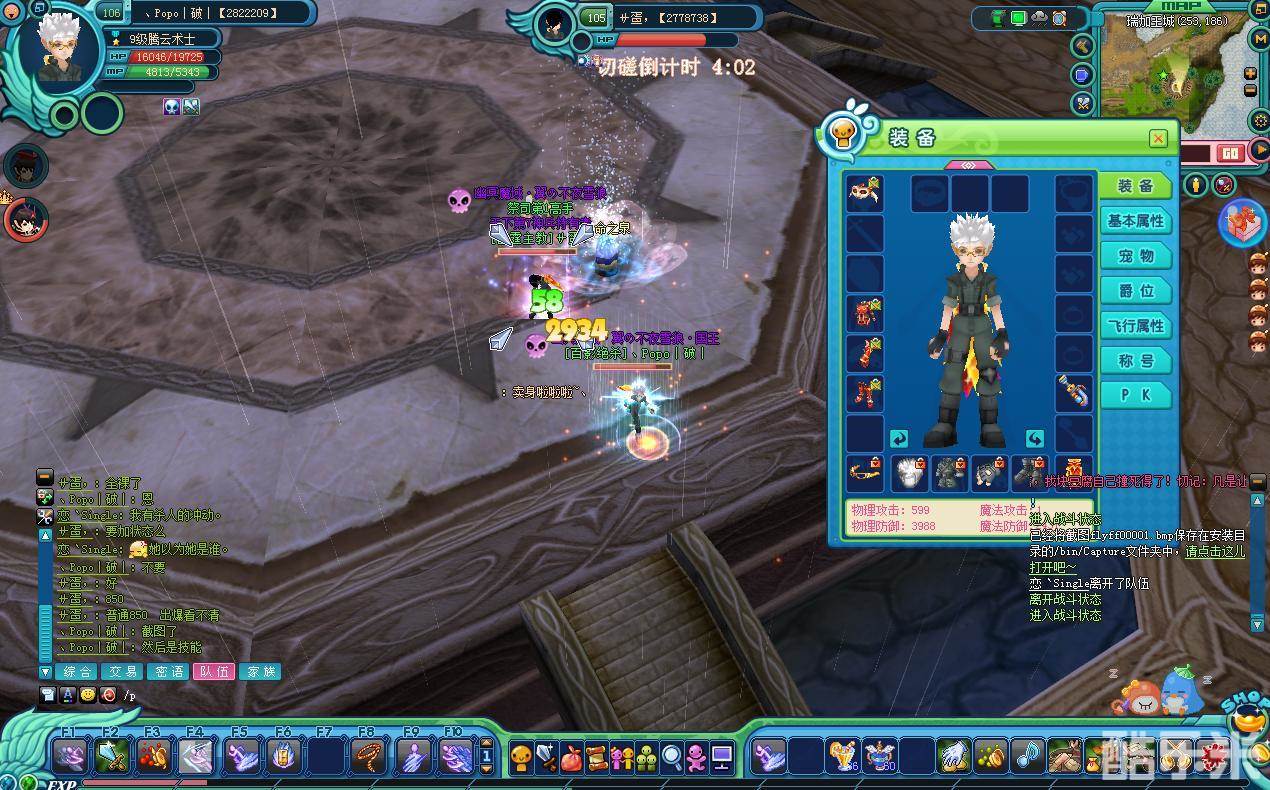Viewport: 1270px width, 790px height.
Task: Select the equipped blue staff weapon slot
Action: click(x=1074, y=392)
